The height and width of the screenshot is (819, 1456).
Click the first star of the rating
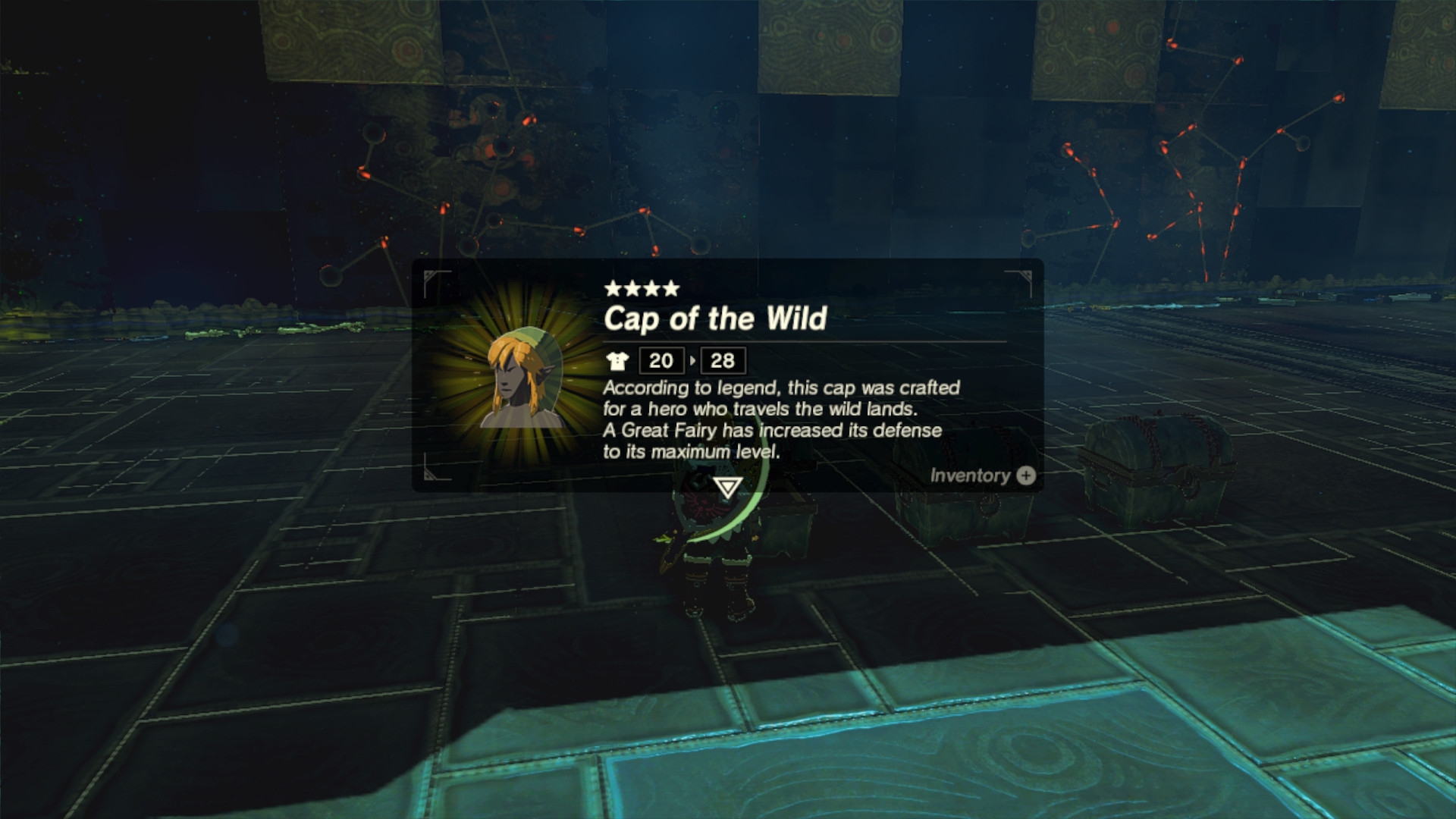(x=611, y=289)
